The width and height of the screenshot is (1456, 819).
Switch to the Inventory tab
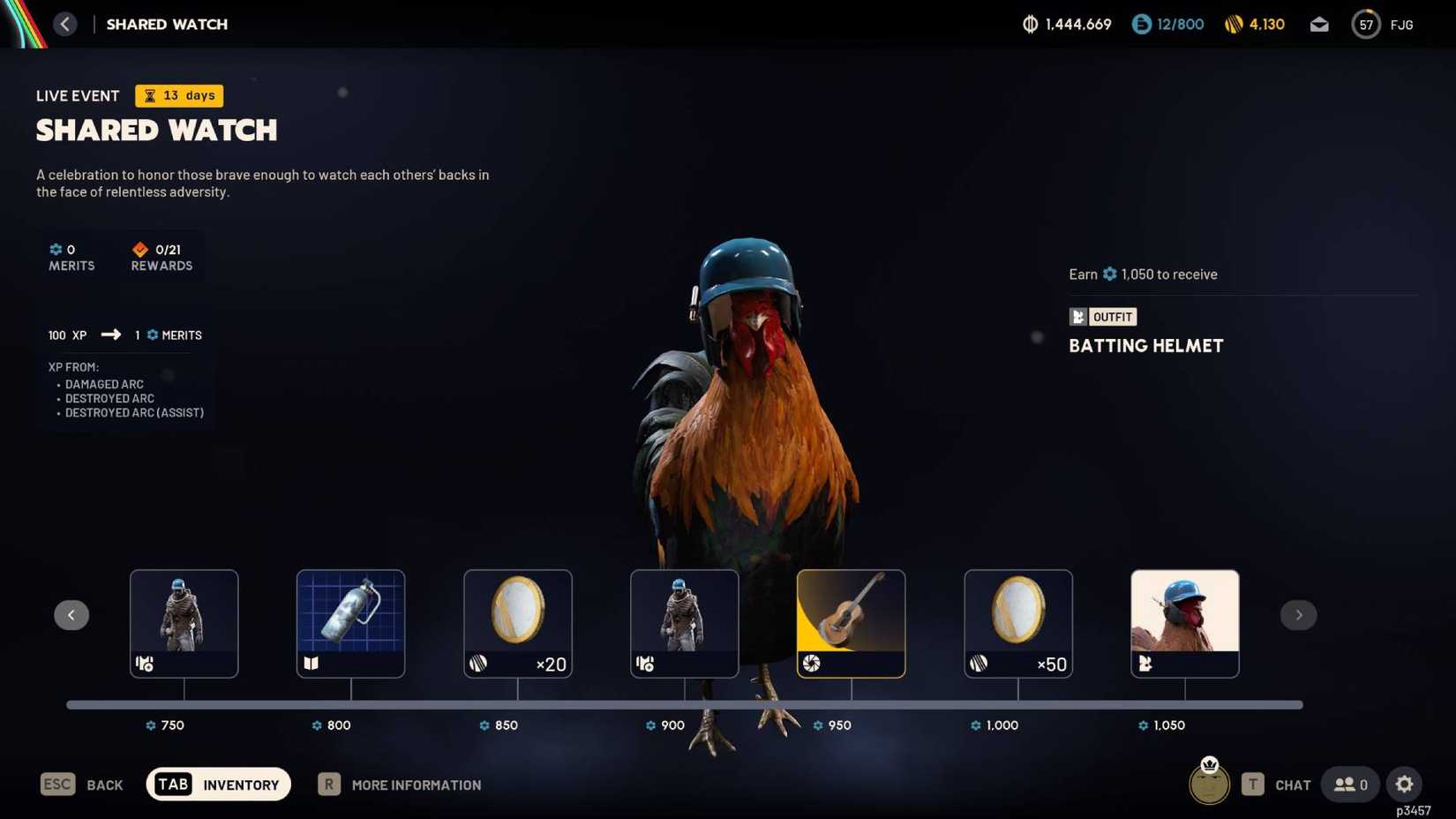pos(218,784)
